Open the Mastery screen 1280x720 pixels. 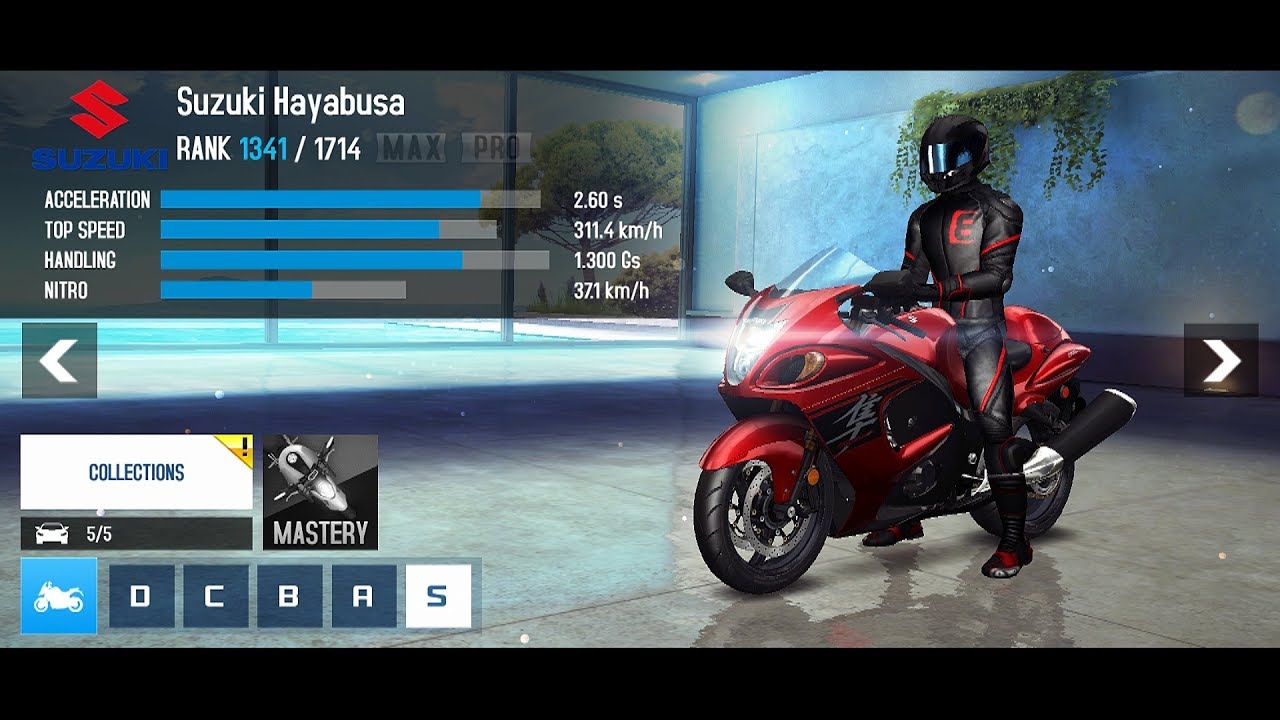[320, 492]
